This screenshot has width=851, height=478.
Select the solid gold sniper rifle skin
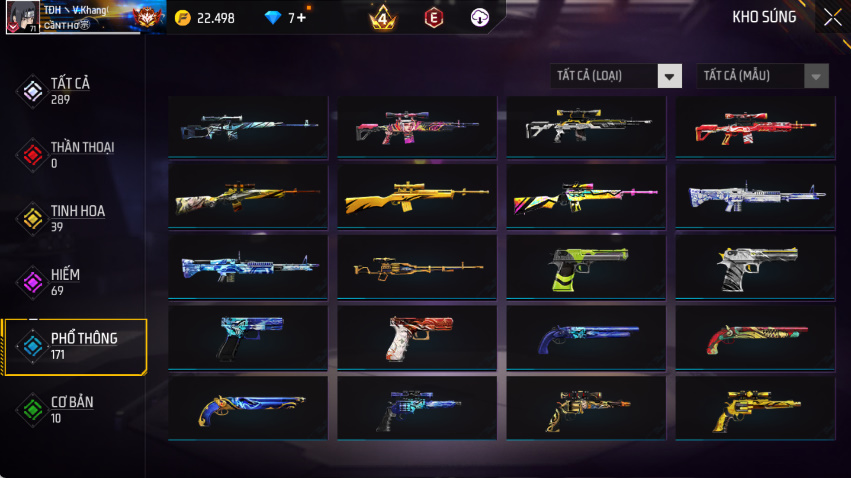[417, 196]
